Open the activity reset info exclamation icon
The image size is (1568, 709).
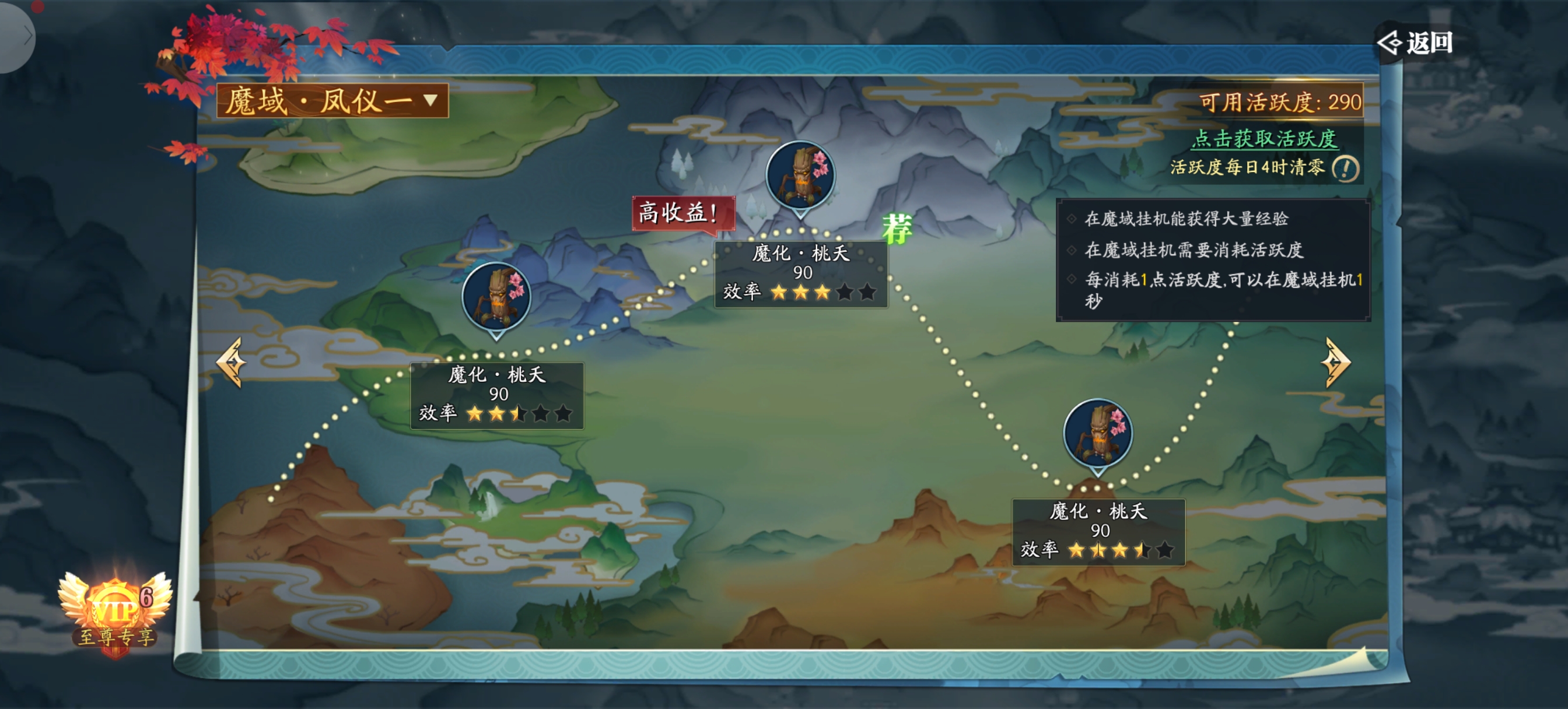click(x=1345, y=169)
